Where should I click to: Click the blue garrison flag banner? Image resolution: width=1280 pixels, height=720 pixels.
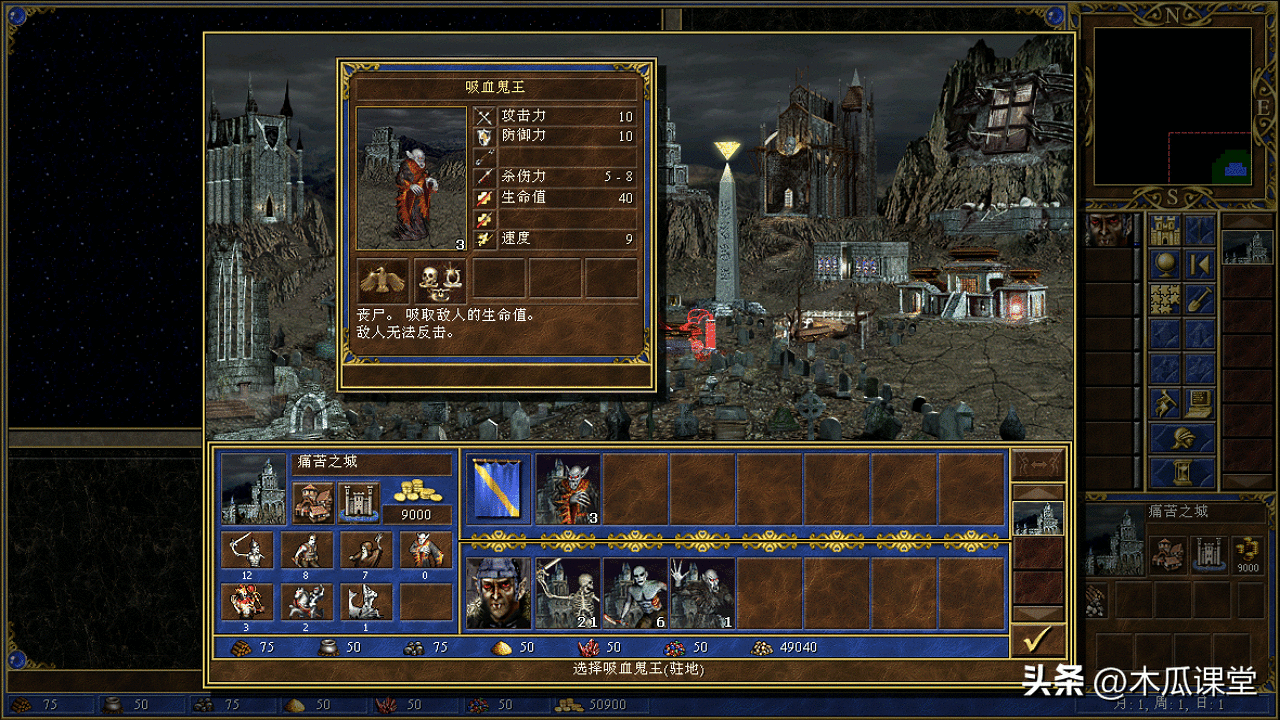point(498,489)
